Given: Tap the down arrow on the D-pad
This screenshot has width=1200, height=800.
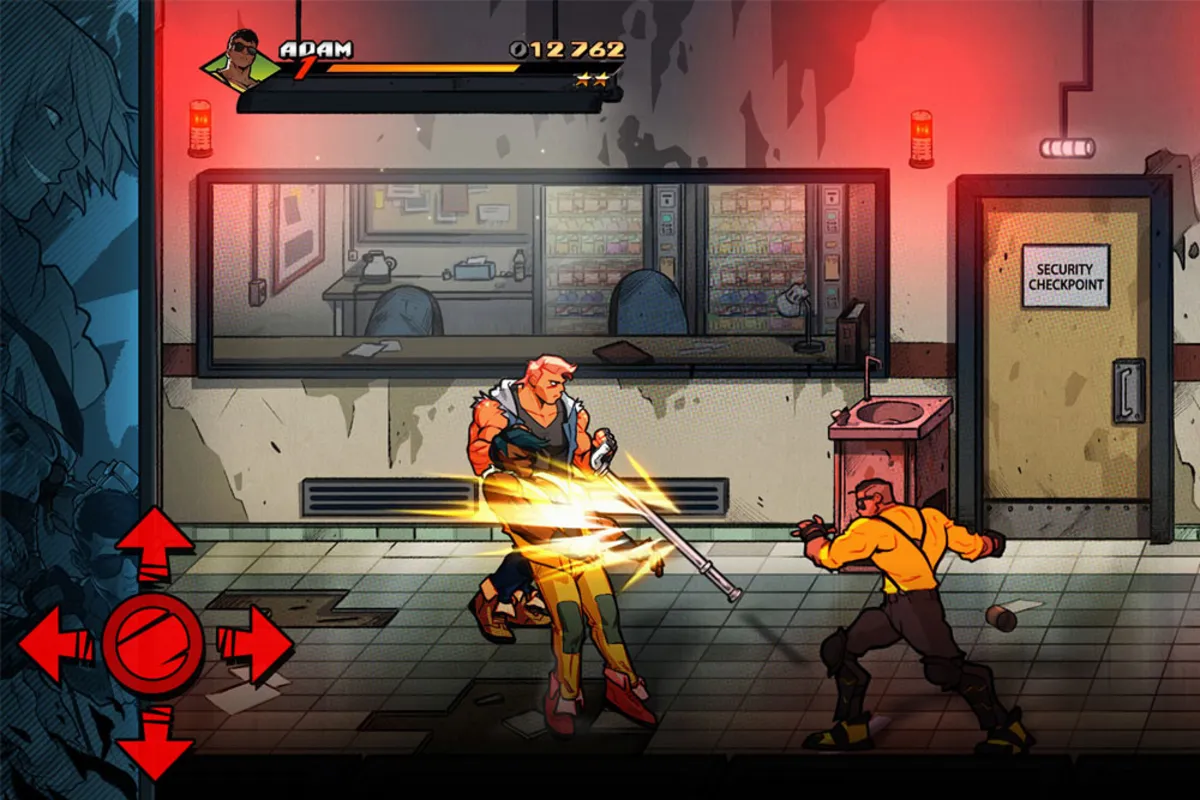Looking at the screenshot, I should coord(154,742).
